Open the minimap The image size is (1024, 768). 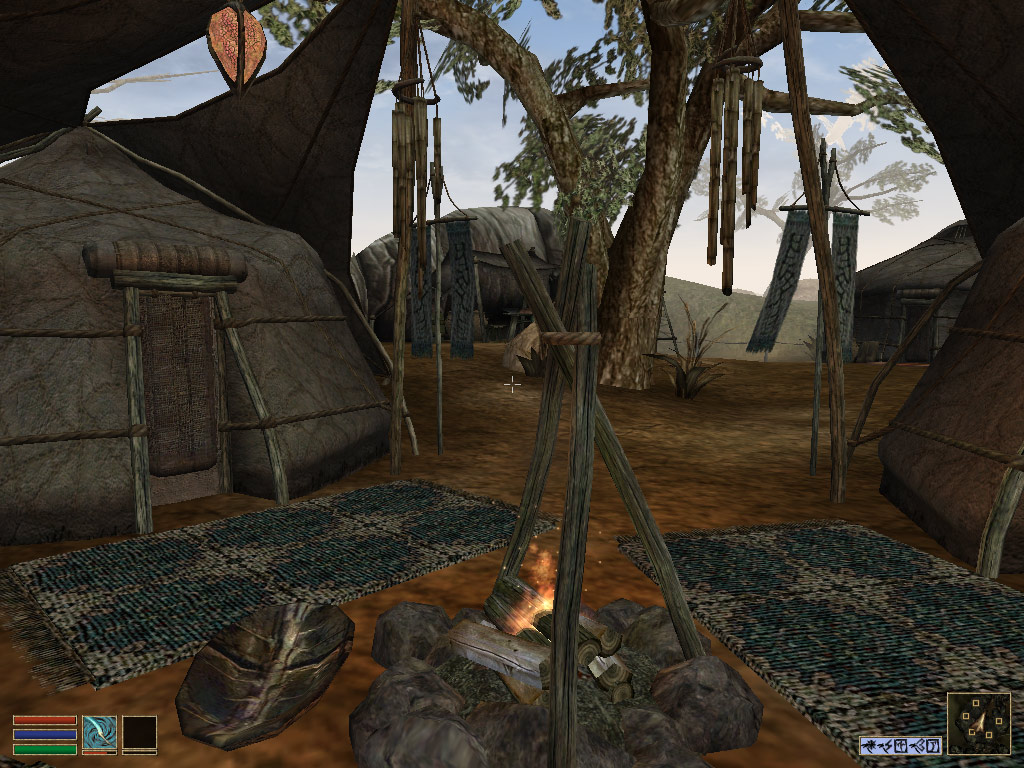[x=978, y=723]
